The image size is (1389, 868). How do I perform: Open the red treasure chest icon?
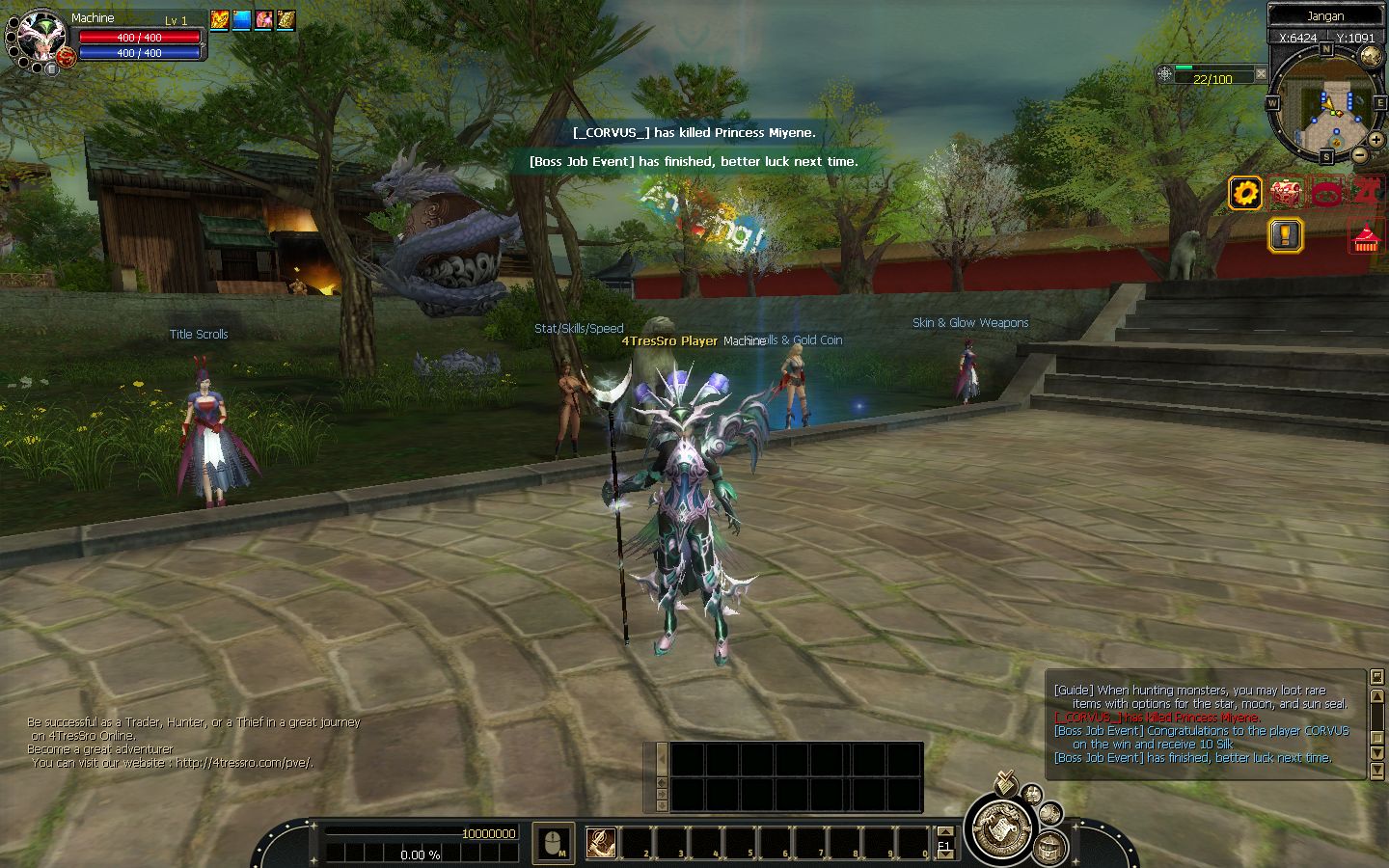coord(1285,193)
